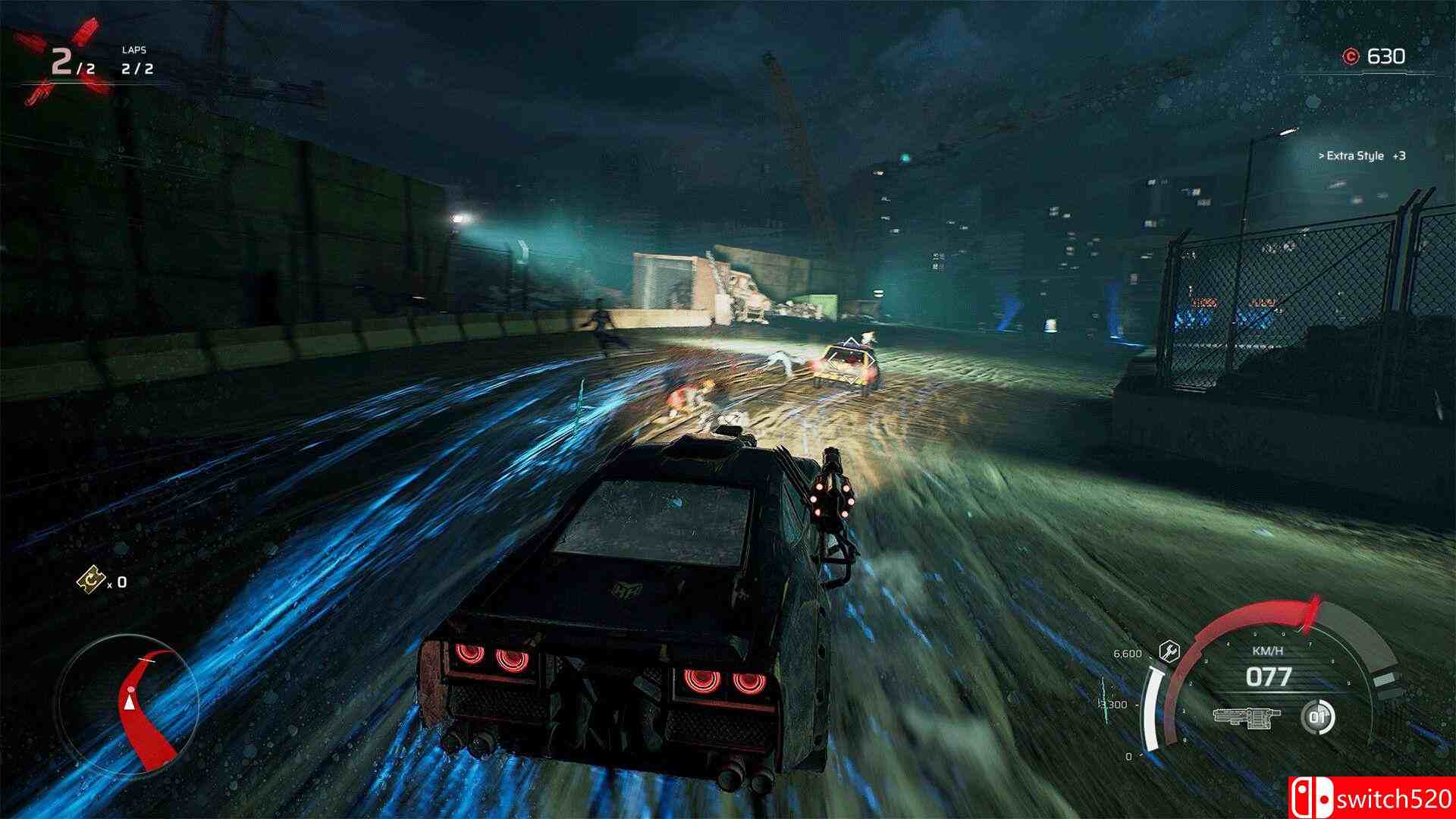Image resolution: width=1456 pixels, height=819 pixels.
Task: Toggle the LAPS counter display
Action: tap(137, 69)
